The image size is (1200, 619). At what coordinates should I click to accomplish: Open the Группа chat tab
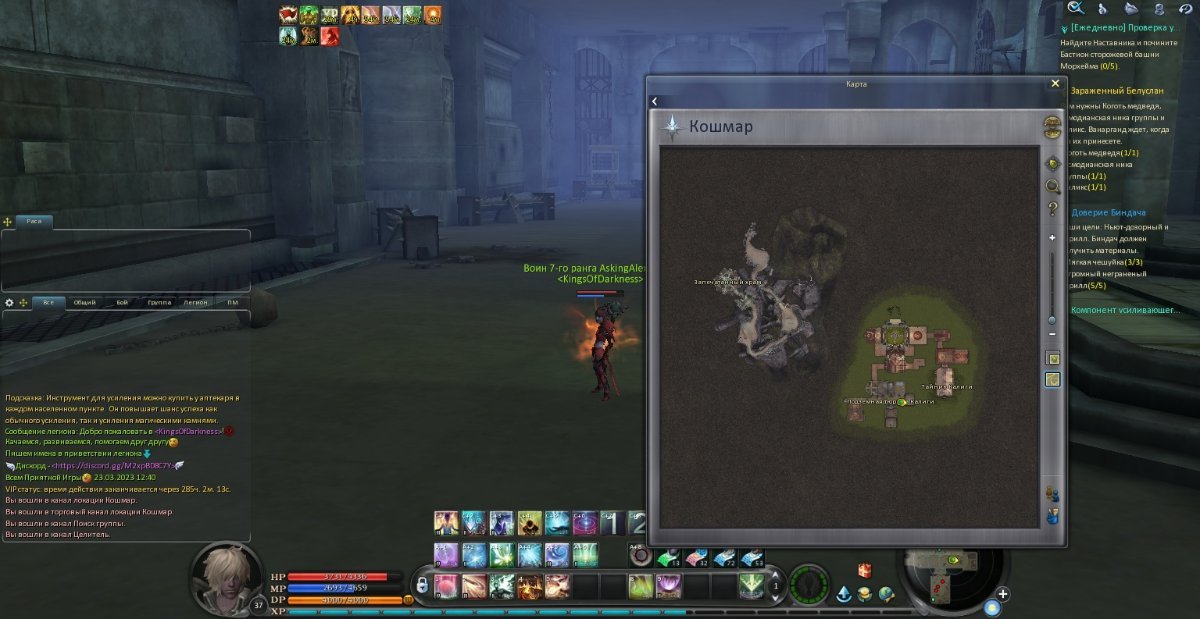pos(159,302)
